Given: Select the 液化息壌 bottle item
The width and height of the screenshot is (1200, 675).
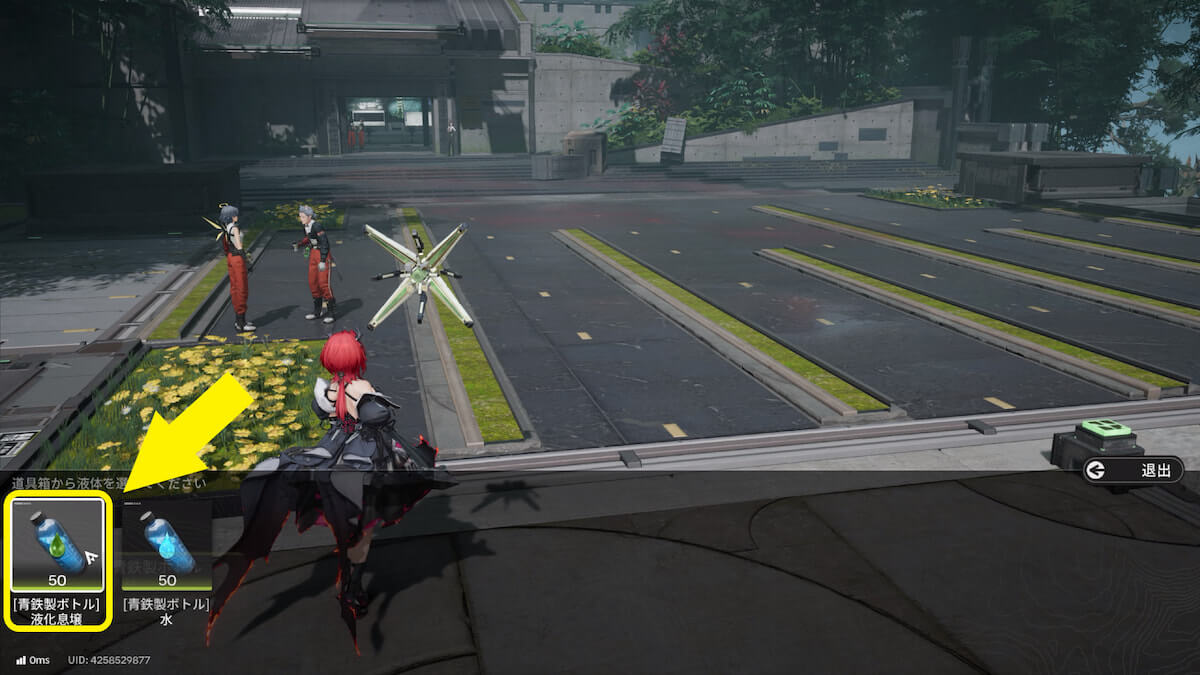Looking at the screenshot, I should click(57, 545).
